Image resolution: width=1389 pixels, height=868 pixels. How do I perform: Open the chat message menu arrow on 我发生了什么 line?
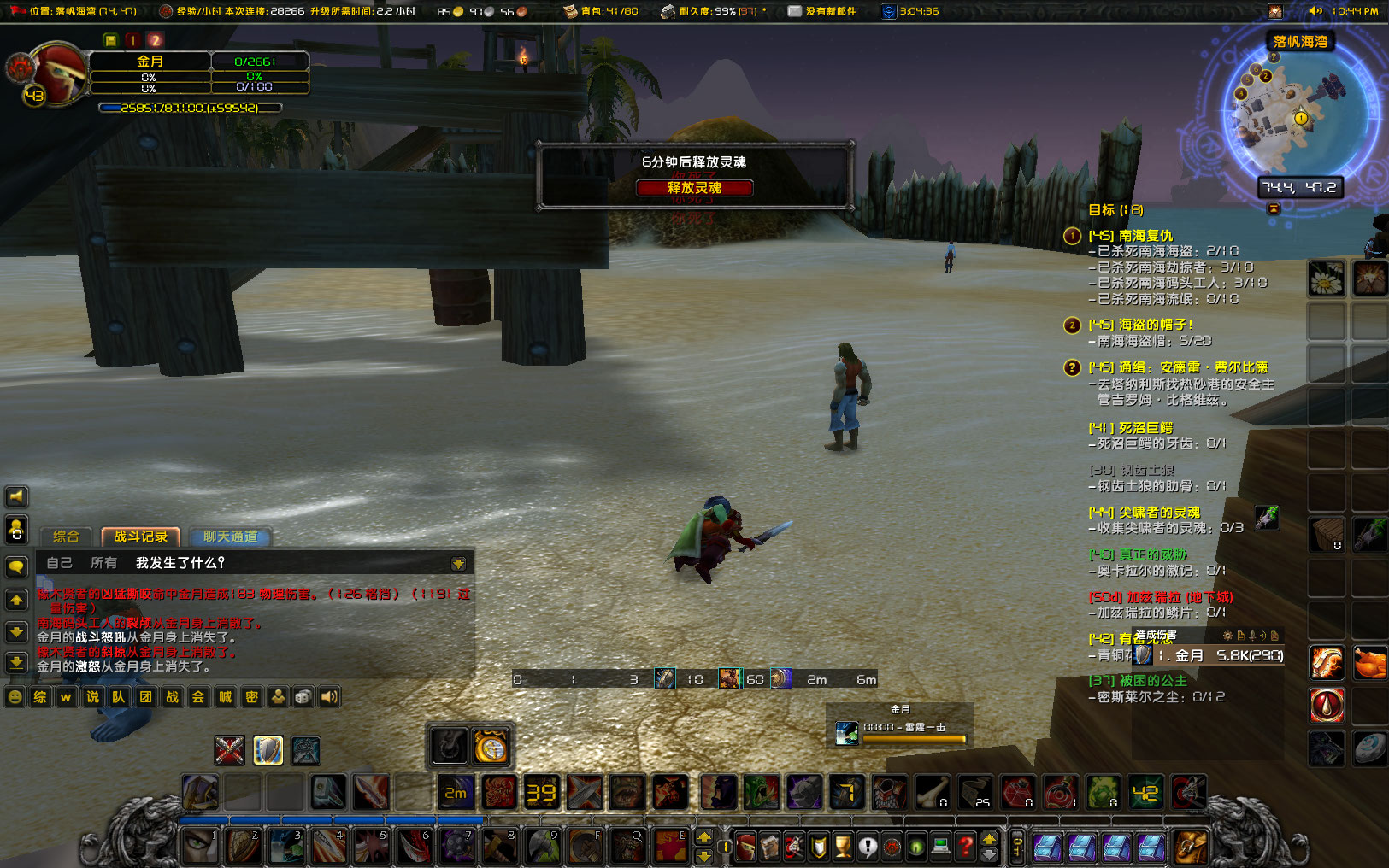pyautogui.click(x=459, y=562)
